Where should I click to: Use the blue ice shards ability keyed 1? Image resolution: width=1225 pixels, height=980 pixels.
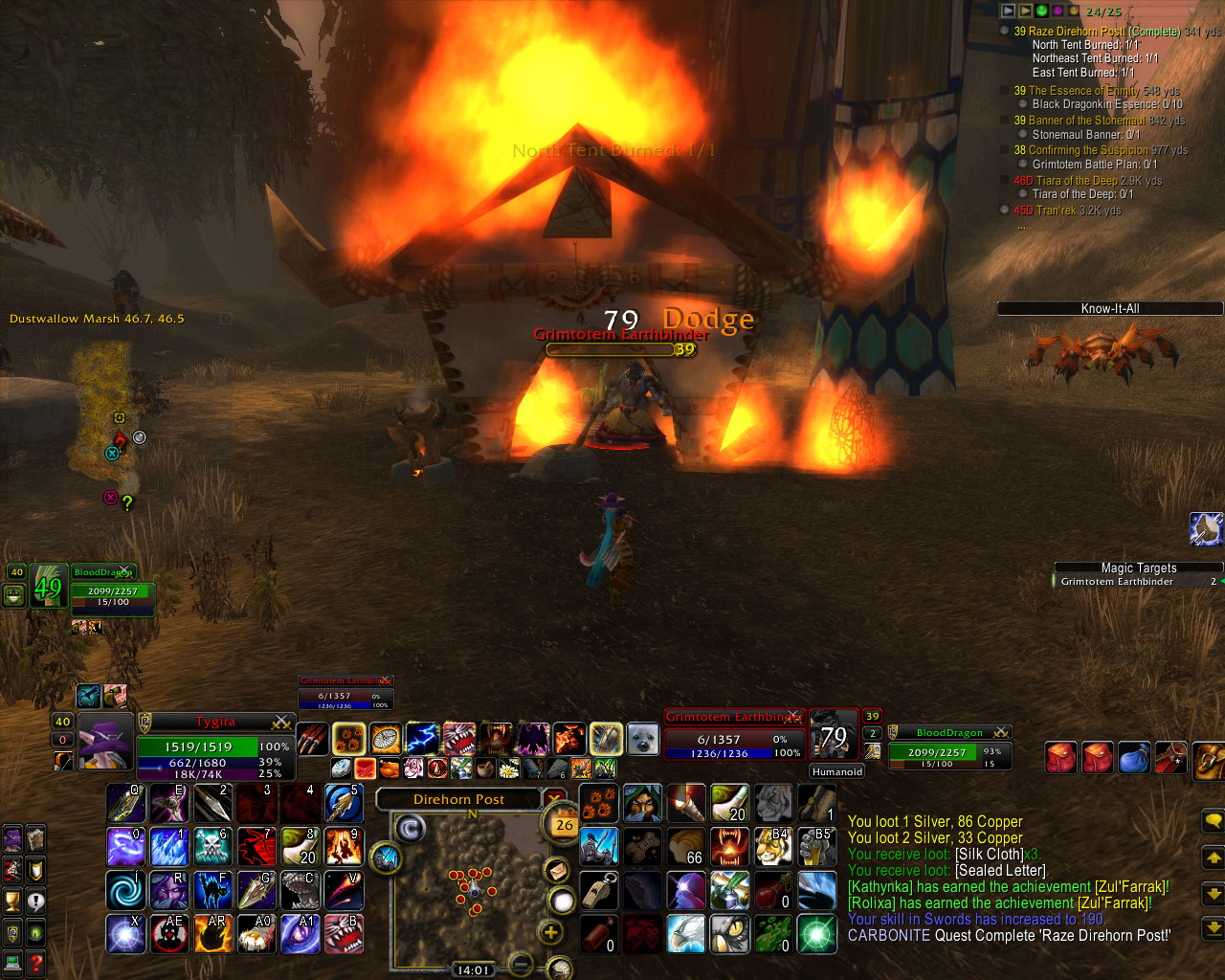[168, 847]
